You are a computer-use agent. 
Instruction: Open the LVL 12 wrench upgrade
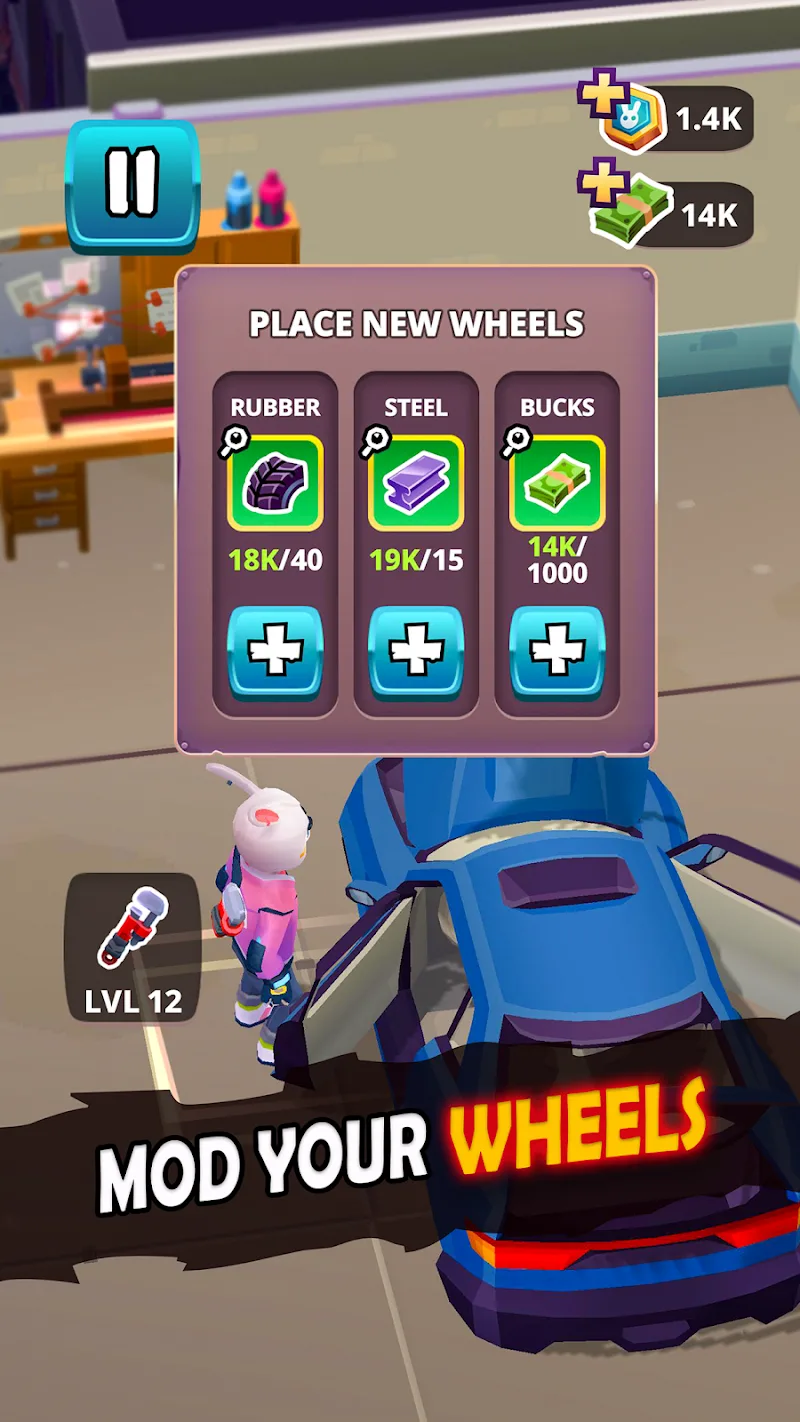click(x=133, y=946)
